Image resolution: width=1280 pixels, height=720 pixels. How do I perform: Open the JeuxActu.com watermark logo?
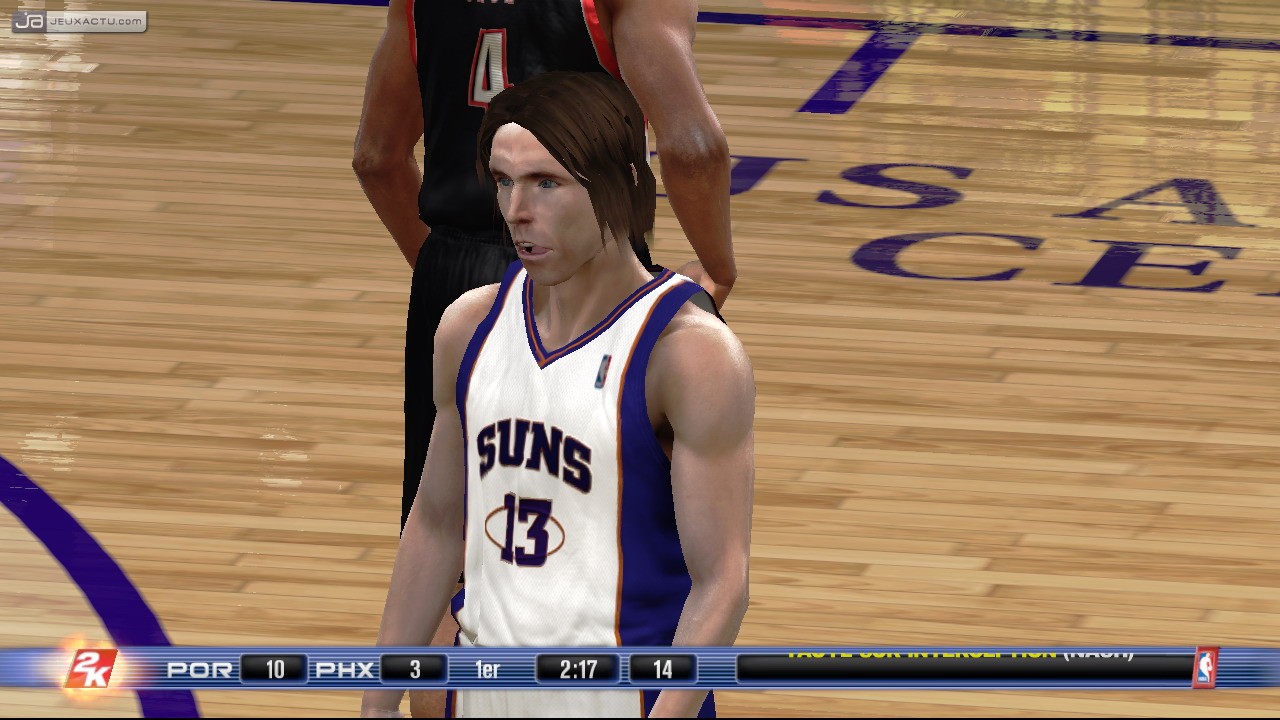(x=79, y=21)
